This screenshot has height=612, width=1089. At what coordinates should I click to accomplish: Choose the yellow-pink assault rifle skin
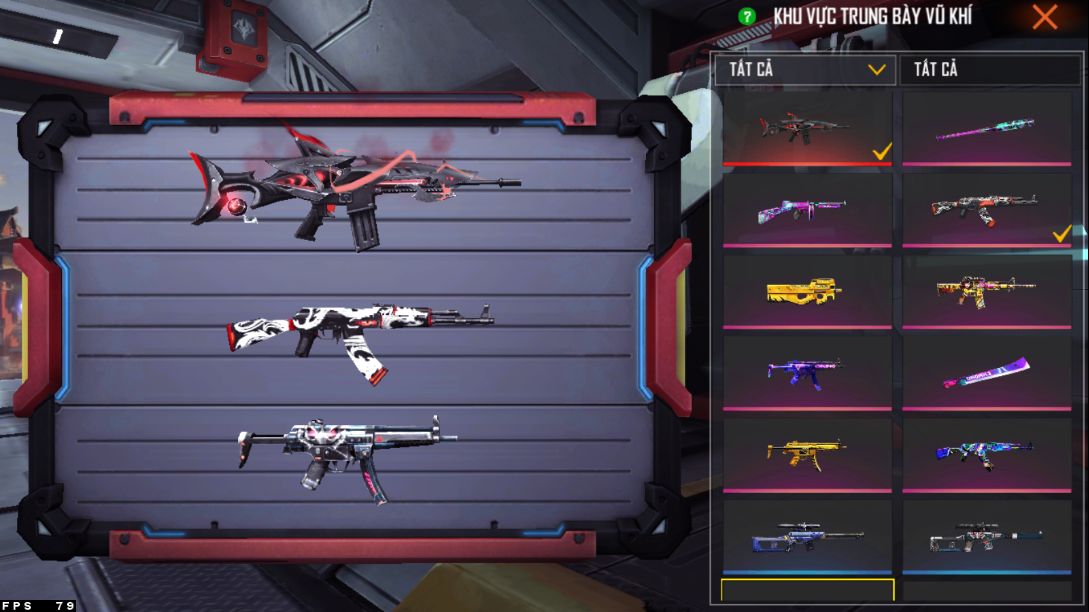coord(987,291)
